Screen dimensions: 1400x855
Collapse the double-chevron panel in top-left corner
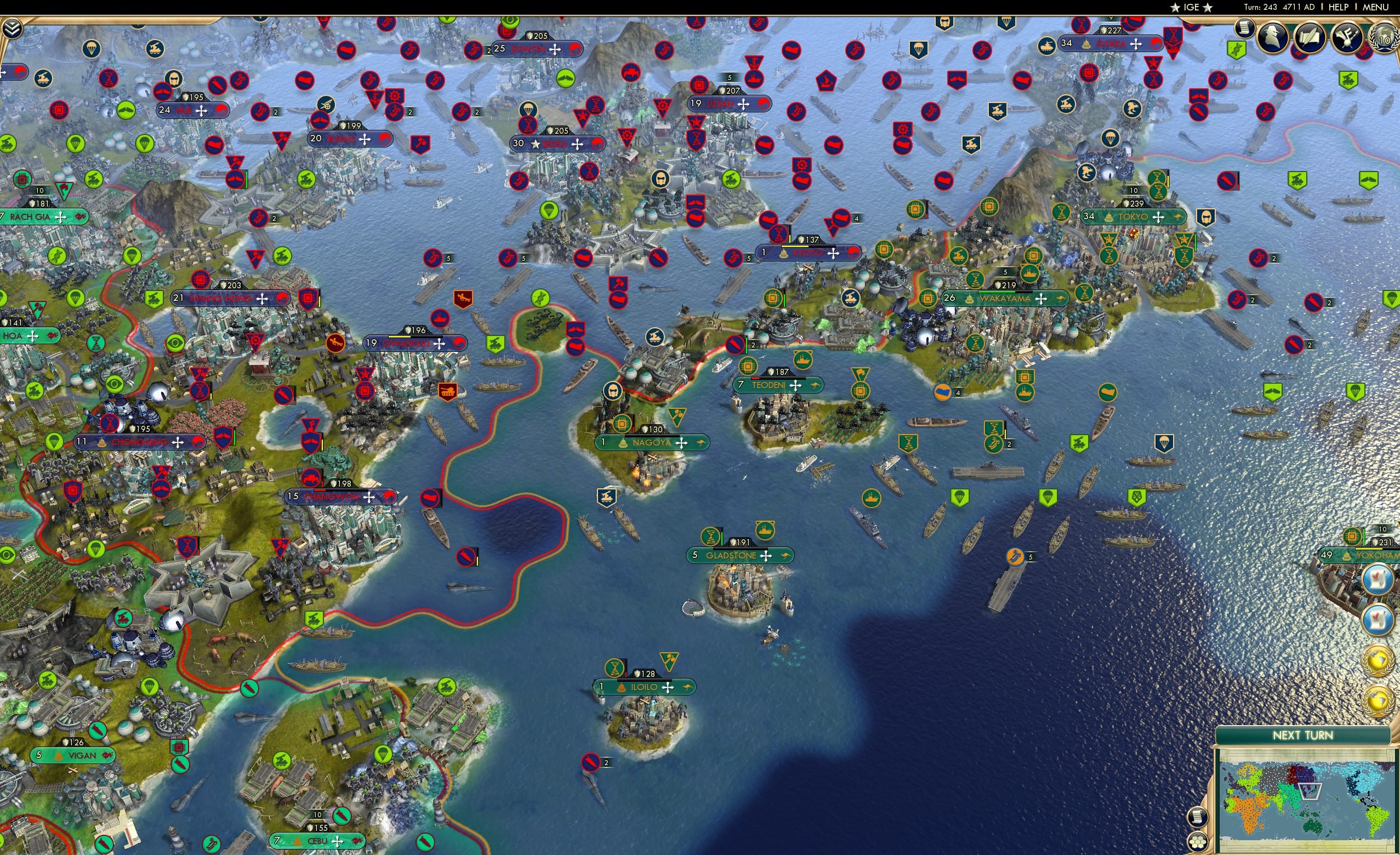tap(13, 27)
